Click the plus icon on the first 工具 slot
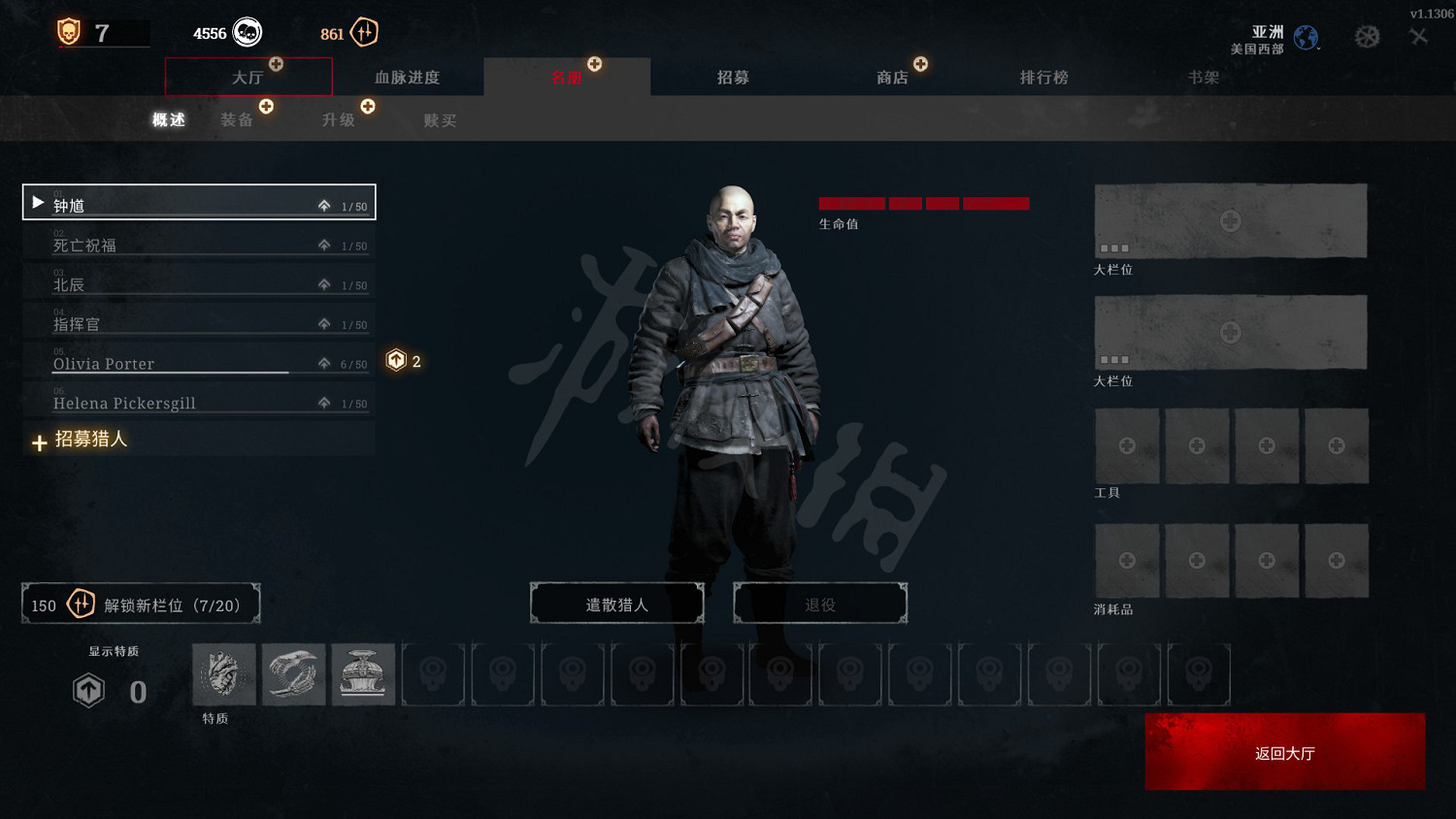This screenshot has height=819, width=1456. tap(1127, 445)
